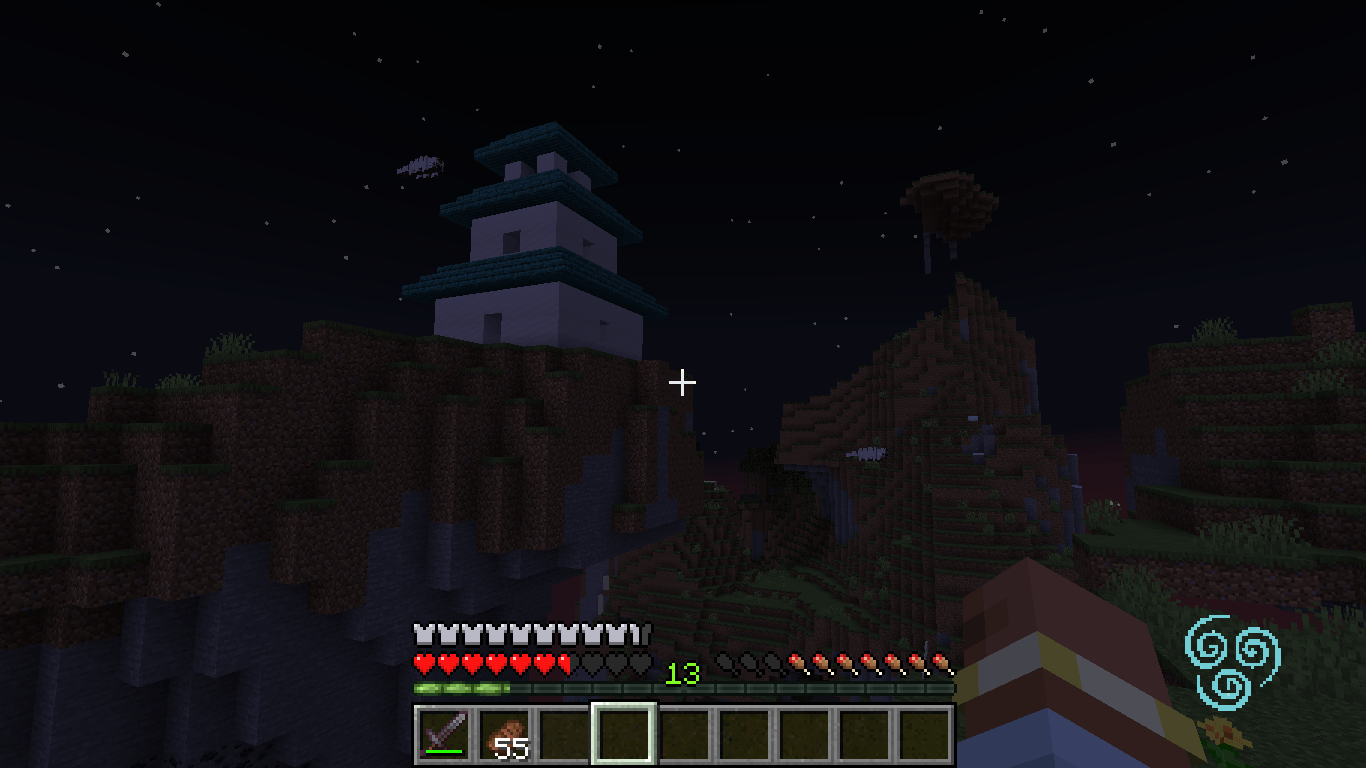The width and height of the screenshot is (1366, 768).
Task: Select the stack of 55 porkchops
Action: (503, 733)
